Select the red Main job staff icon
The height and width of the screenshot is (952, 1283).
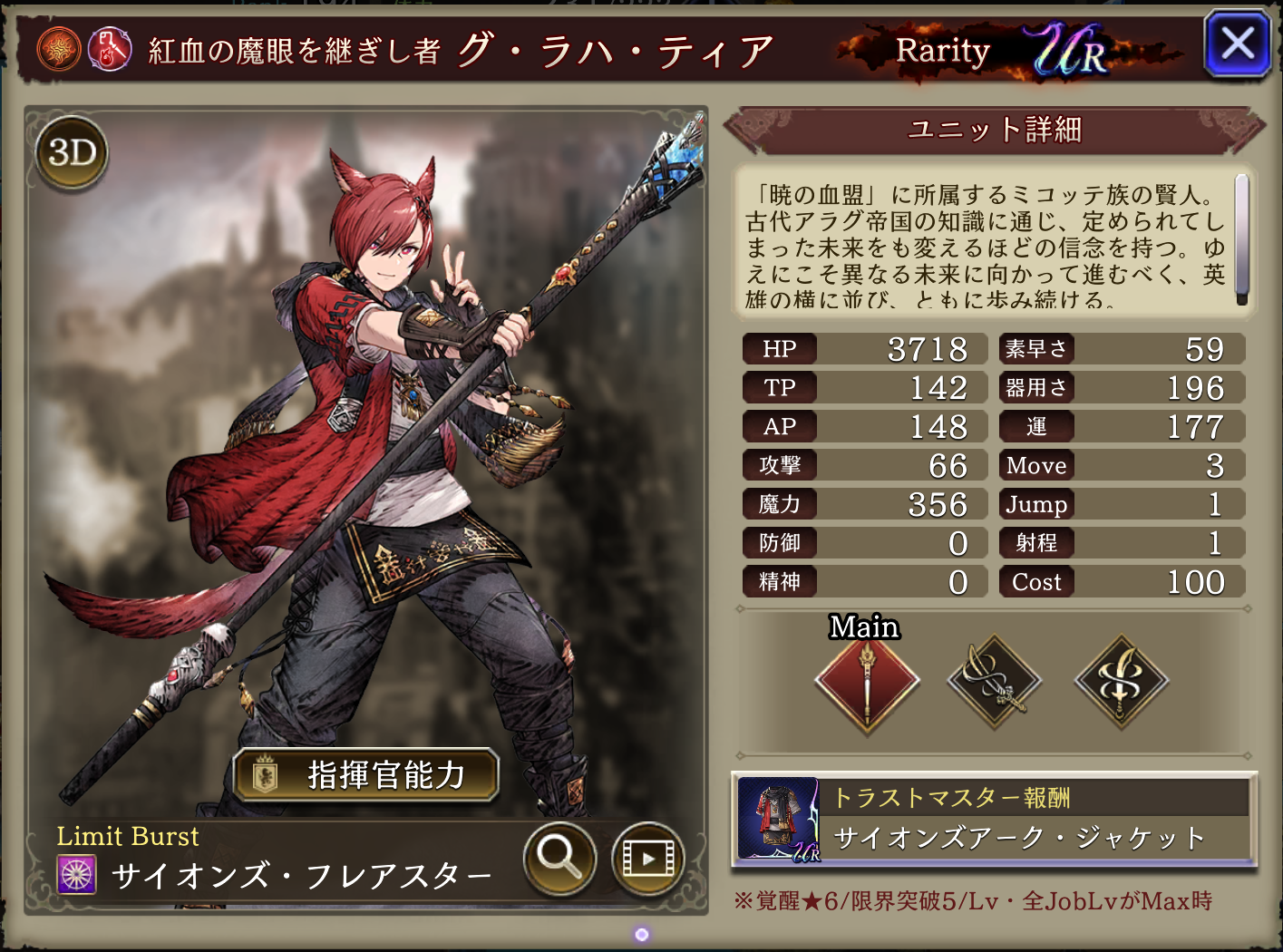tap(867, 682)
